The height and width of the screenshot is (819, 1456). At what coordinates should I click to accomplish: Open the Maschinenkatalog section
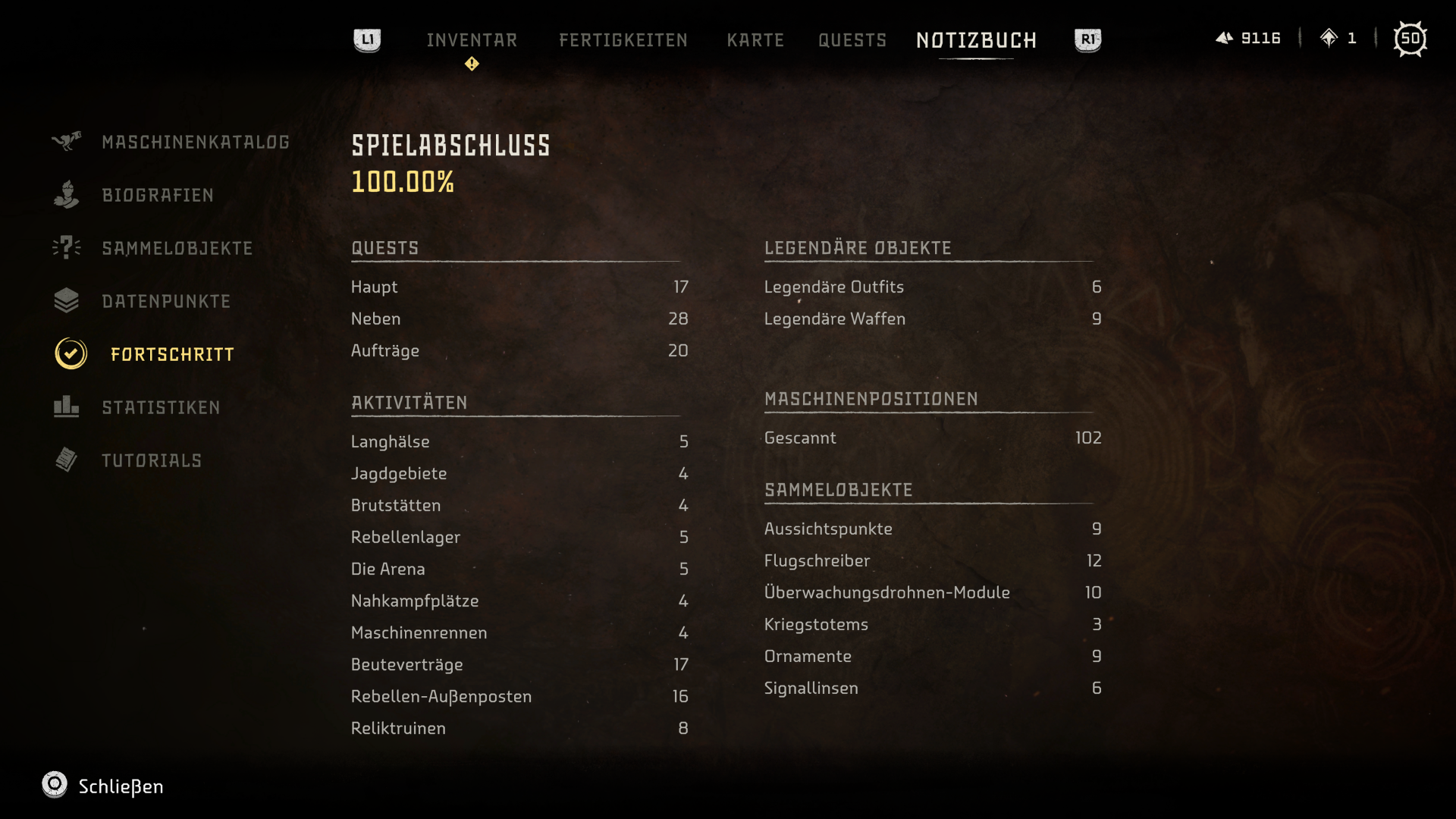coord(195,143)
